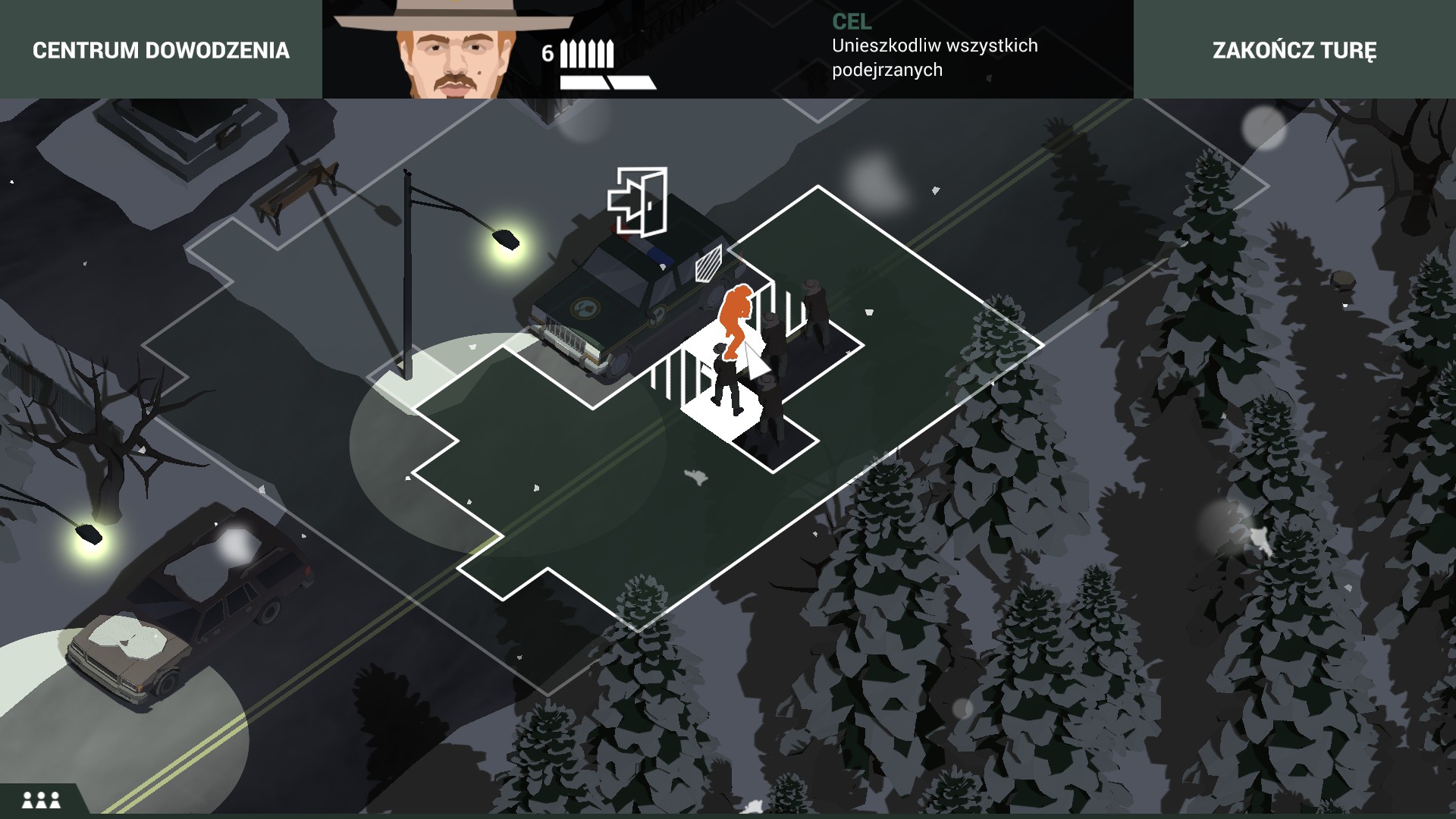Open the Centrum Dowodzenia command center

161,50
